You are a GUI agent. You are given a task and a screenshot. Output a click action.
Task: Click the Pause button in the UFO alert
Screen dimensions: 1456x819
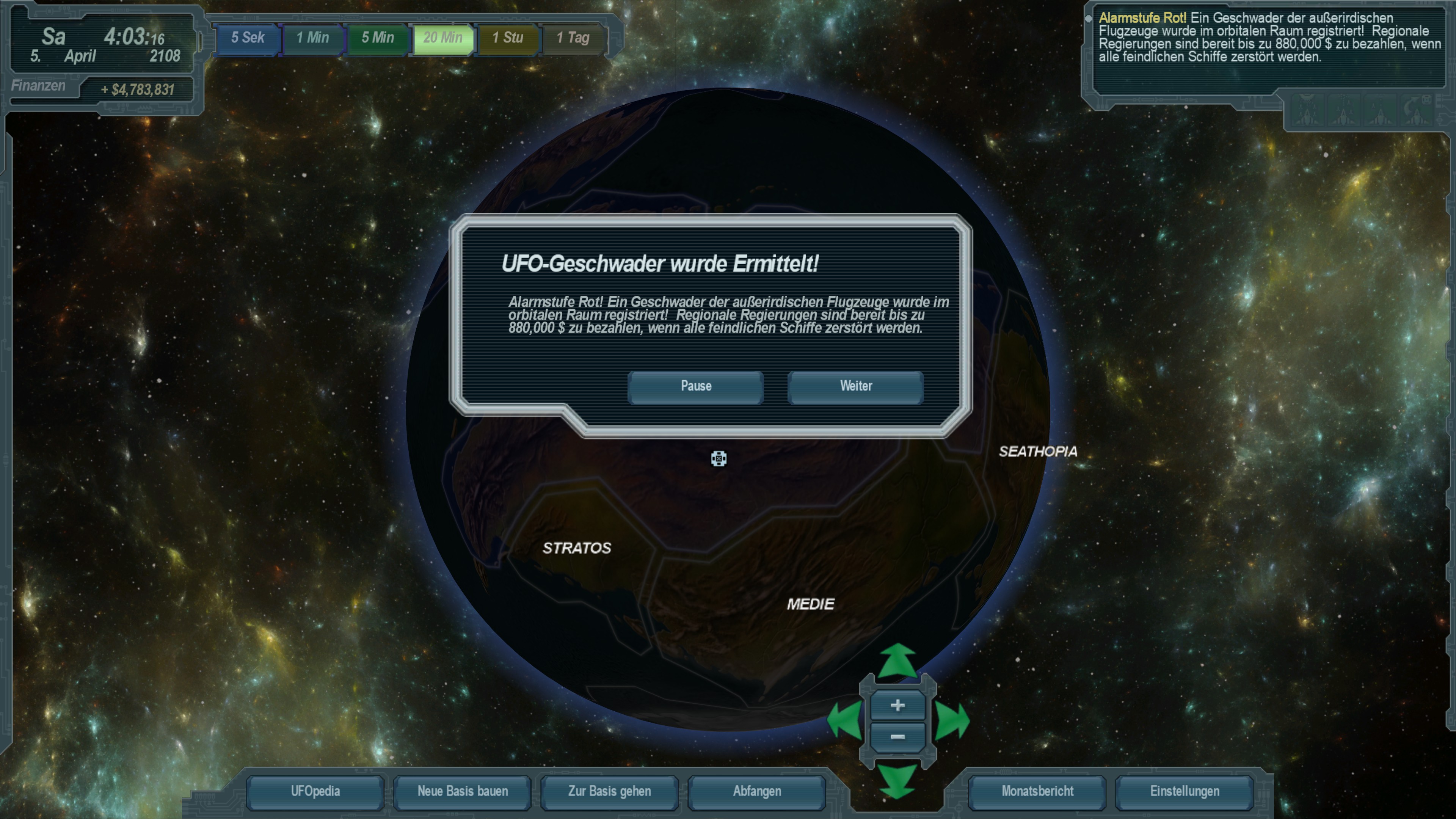(695, 387)
